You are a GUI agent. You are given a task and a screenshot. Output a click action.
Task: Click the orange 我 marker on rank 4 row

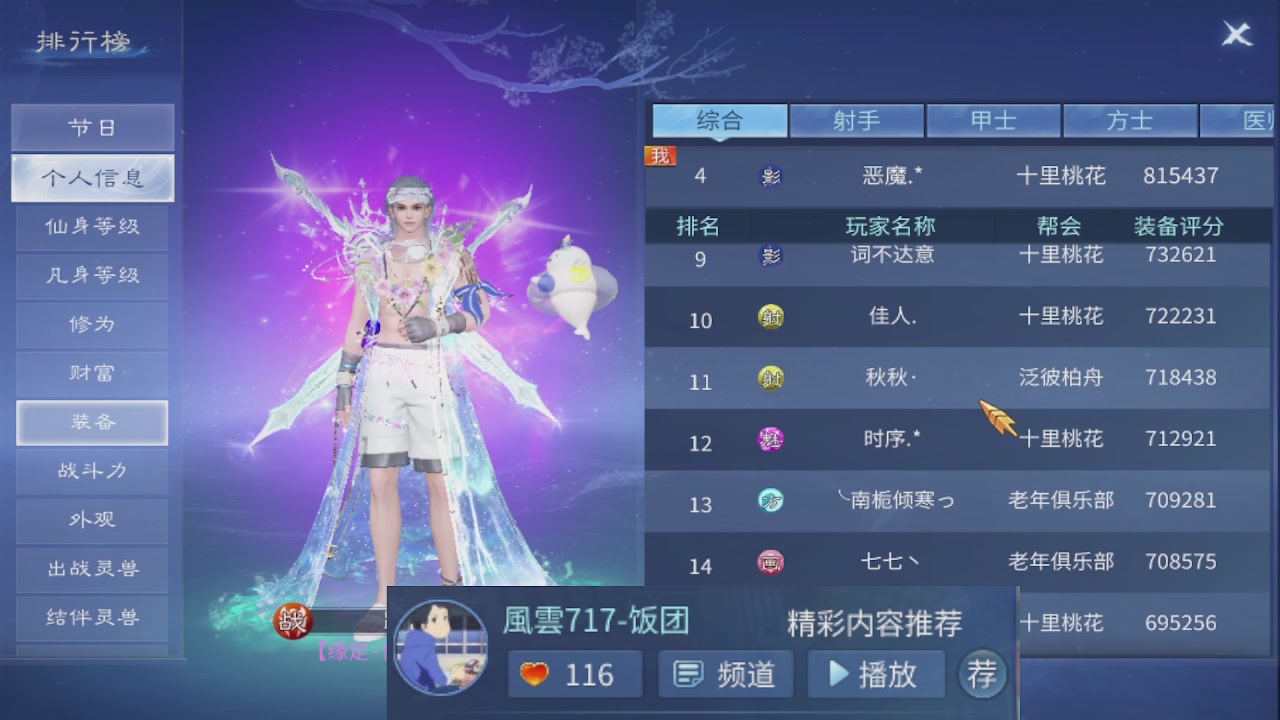(x=658, y=155)
